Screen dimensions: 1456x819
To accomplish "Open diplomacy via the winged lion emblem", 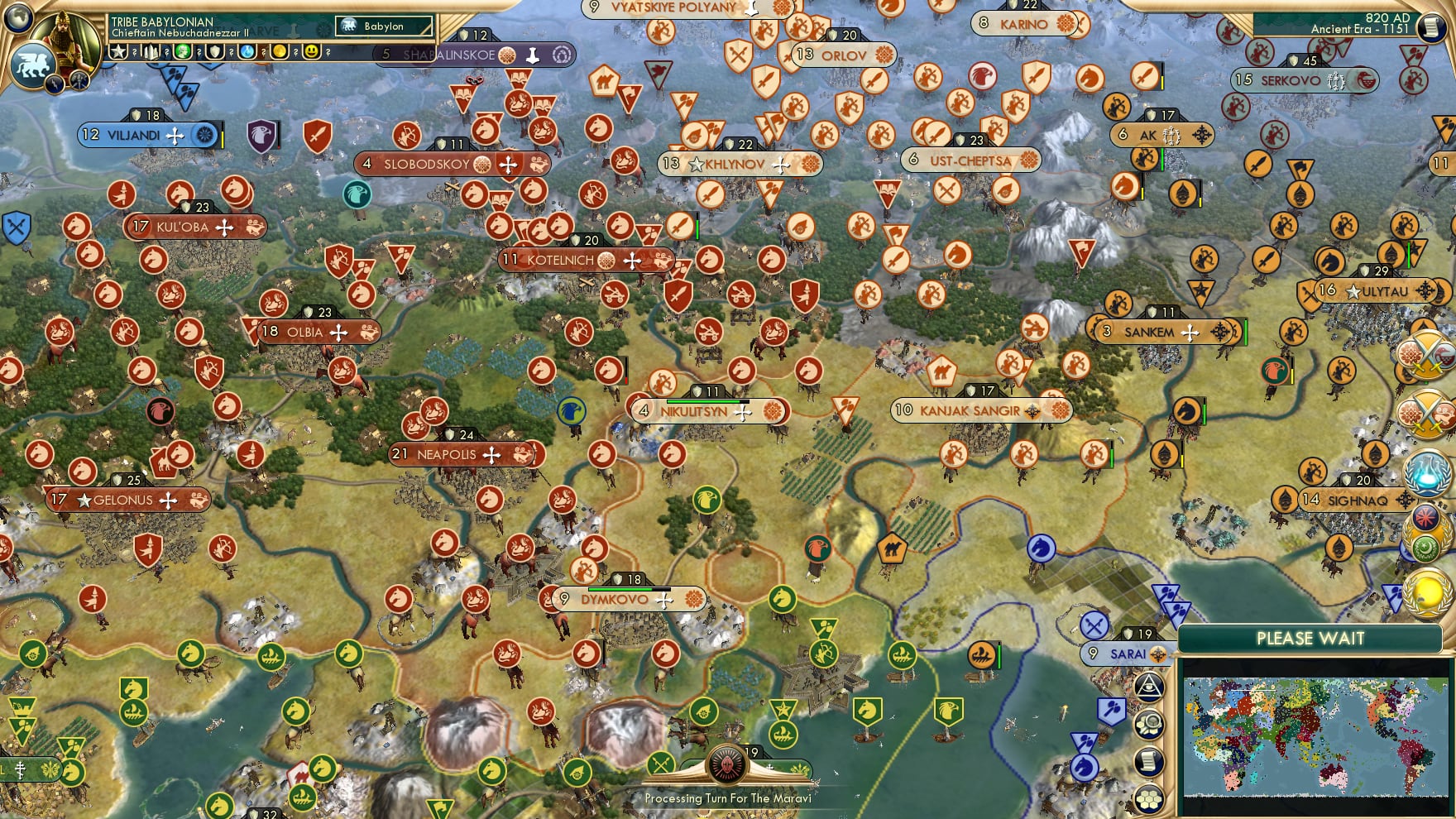I will [33, 65].
